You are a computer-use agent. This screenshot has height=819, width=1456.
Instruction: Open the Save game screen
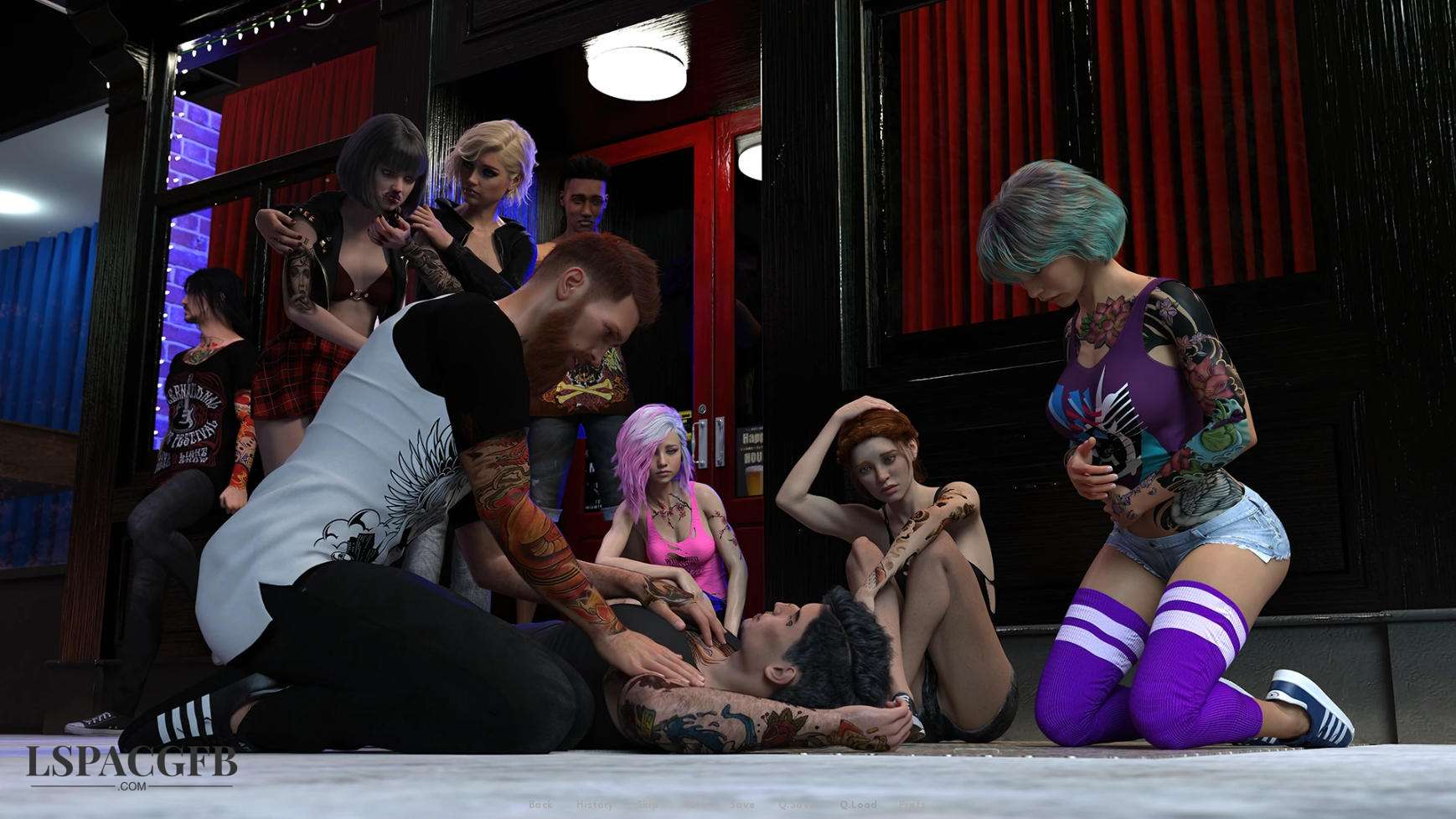pos(741,805)
